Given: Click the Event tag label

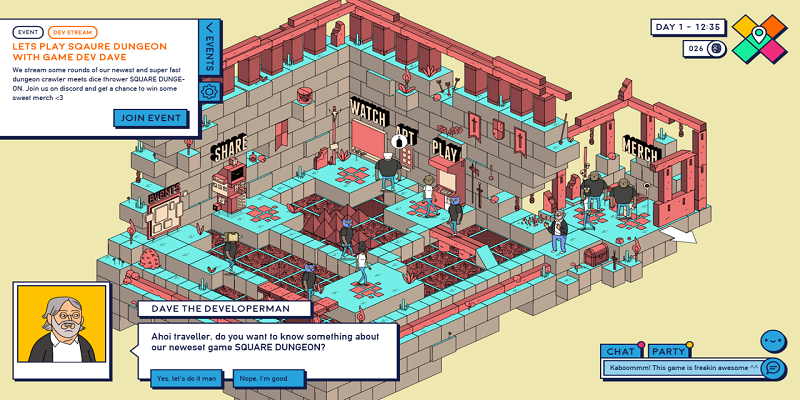Looking at the screenshot, I should point(28,32).
